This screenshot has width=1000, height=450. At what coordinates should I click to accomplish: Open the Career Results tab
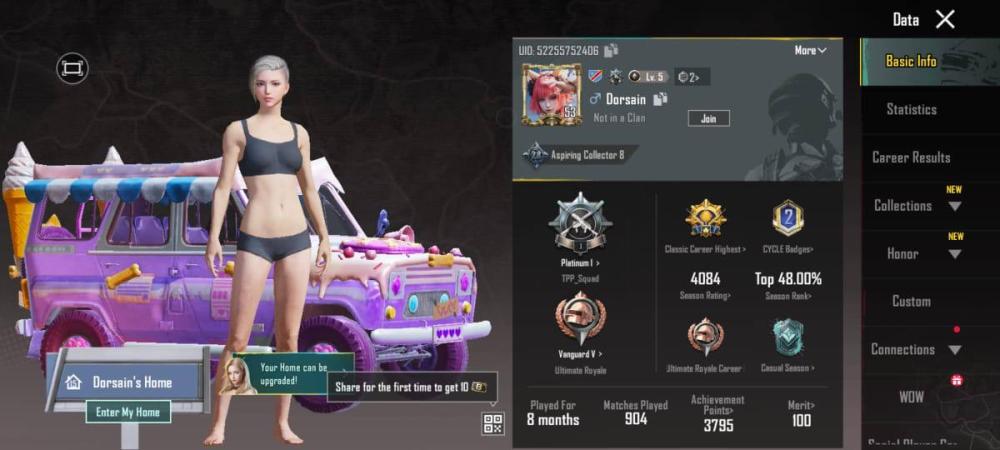tap(911, 157)
